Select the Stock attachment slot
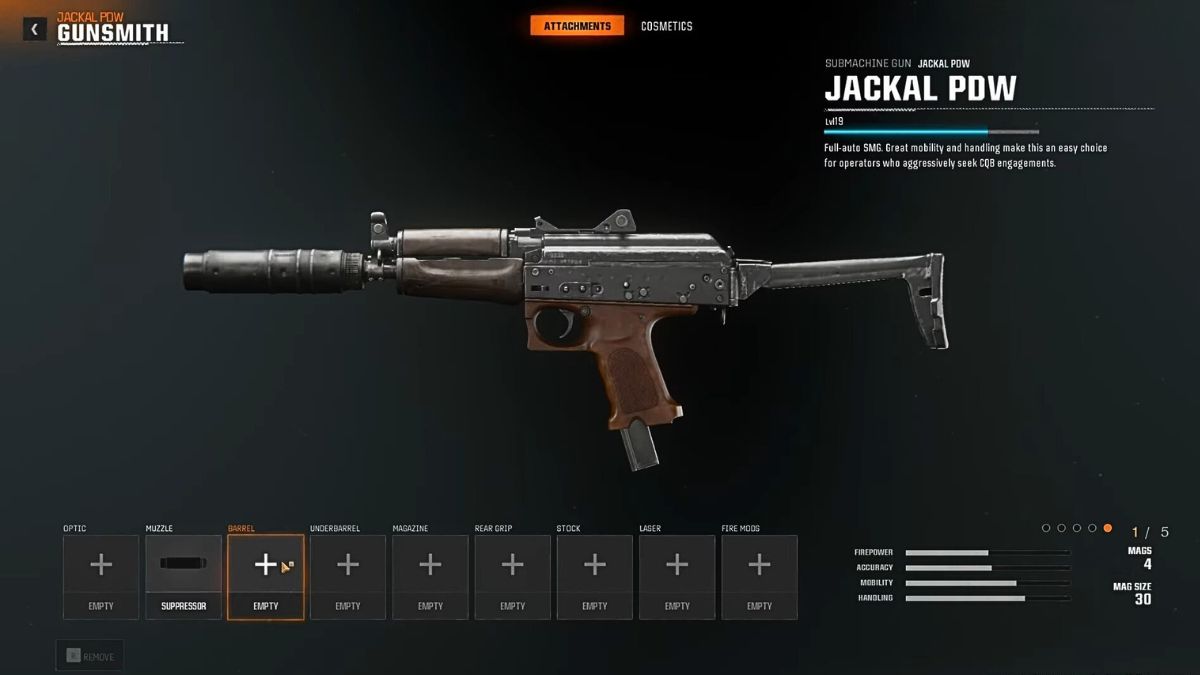Viewport: 1200px width, 675px height. 594,576
